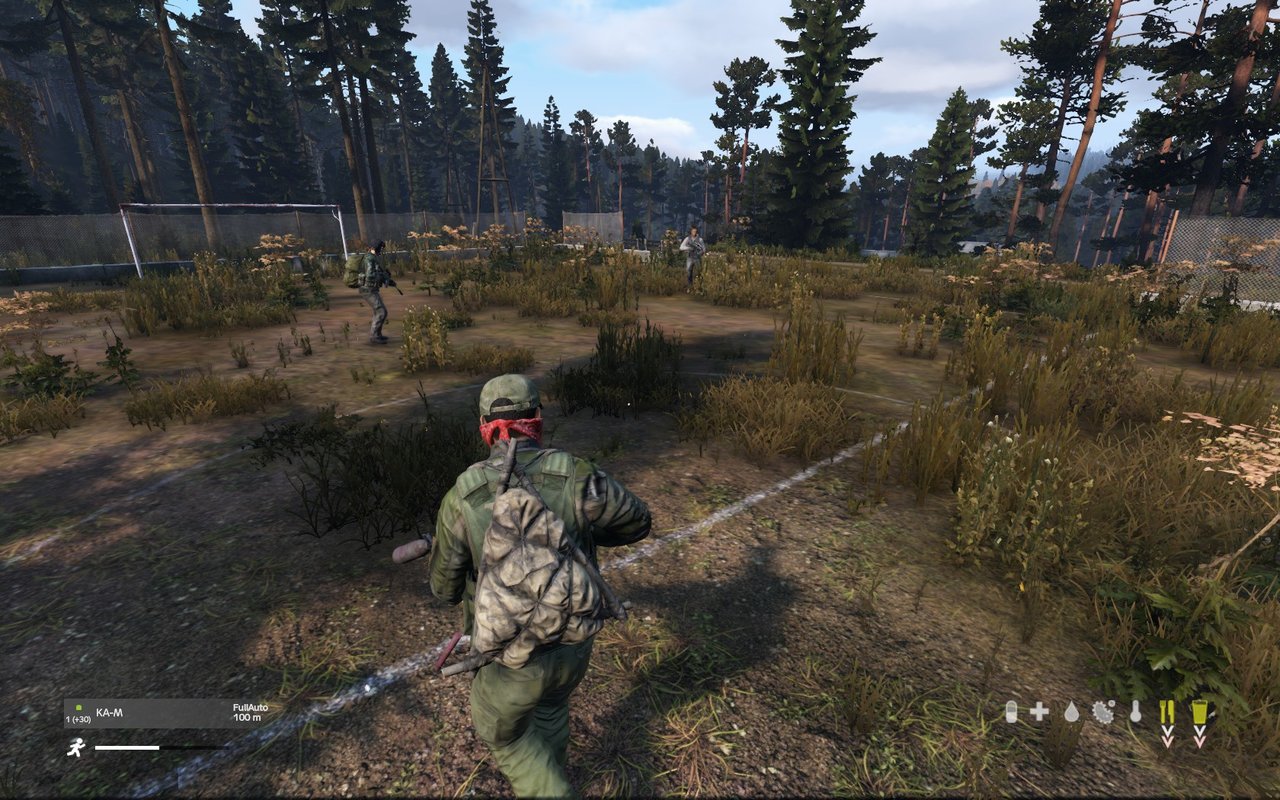Click the pill status icon
Viewport: 1280px width, 800px height.
pyautogui.click(x=1012, y=710)
